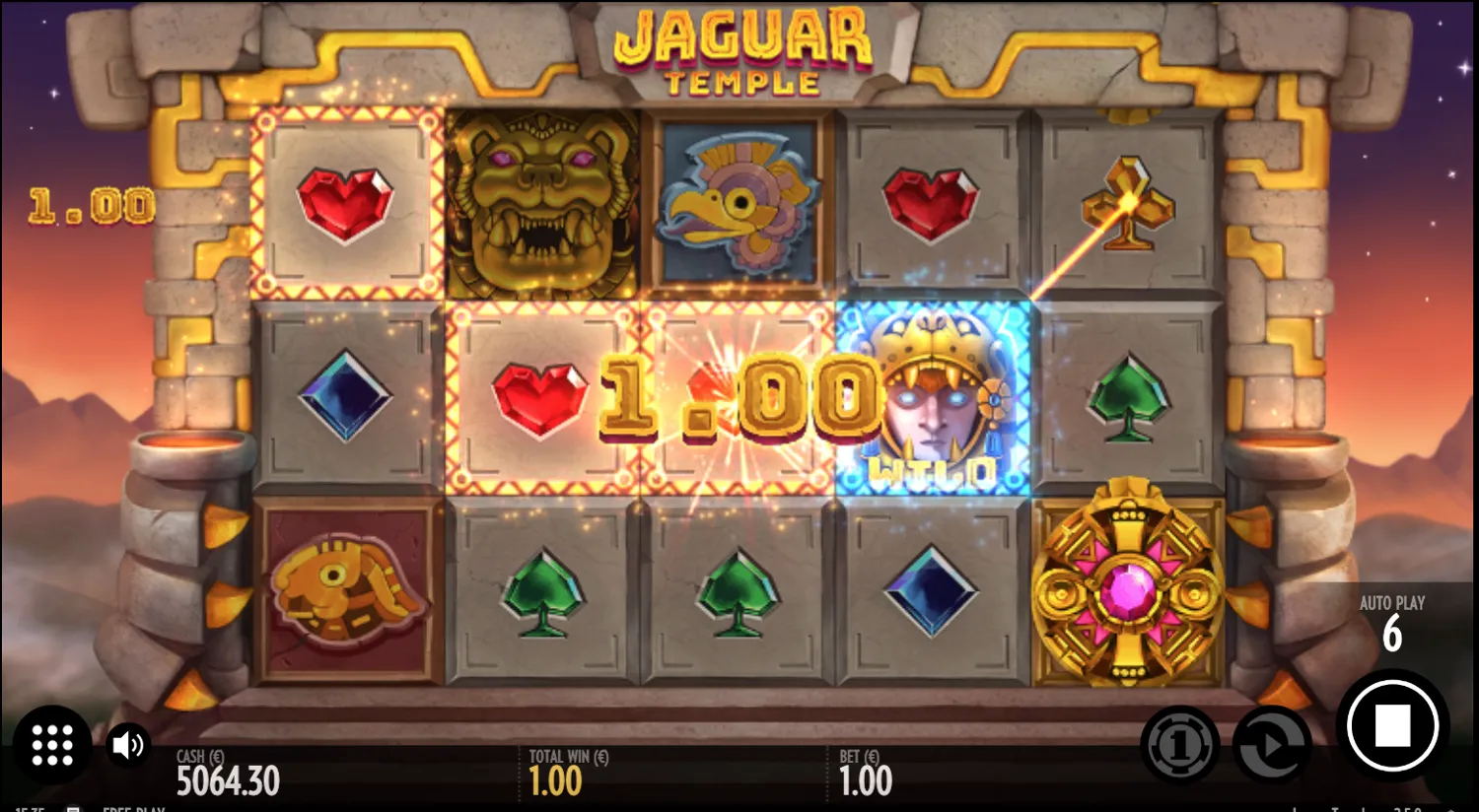This screenshot has width=1479, height=812.
Task: Click the Bet amount display
Action: (866, 774)
